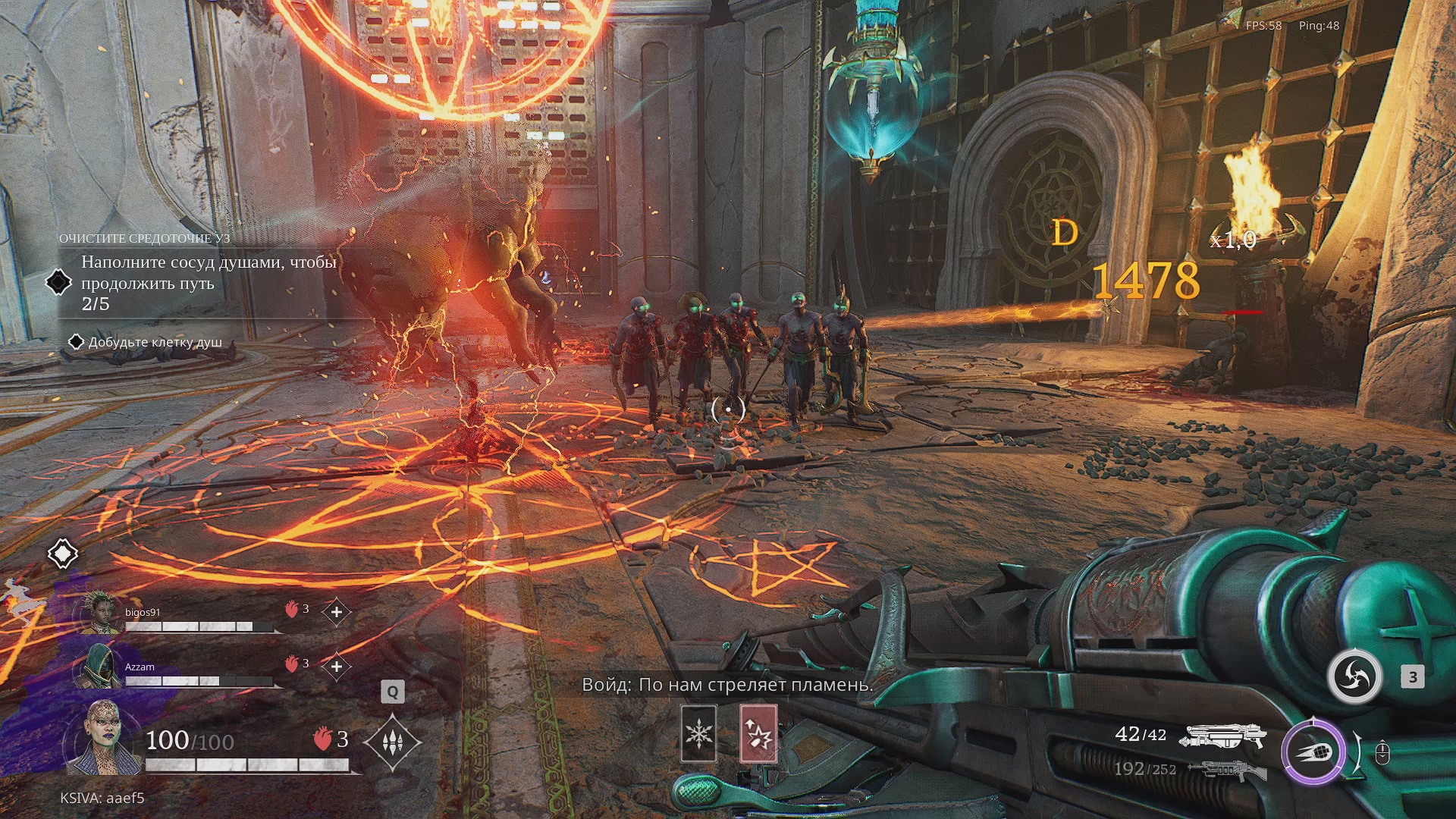Switch to the secondary weapon icon
Viewport: 1456px width, 819px height.
pos(1226,771)
